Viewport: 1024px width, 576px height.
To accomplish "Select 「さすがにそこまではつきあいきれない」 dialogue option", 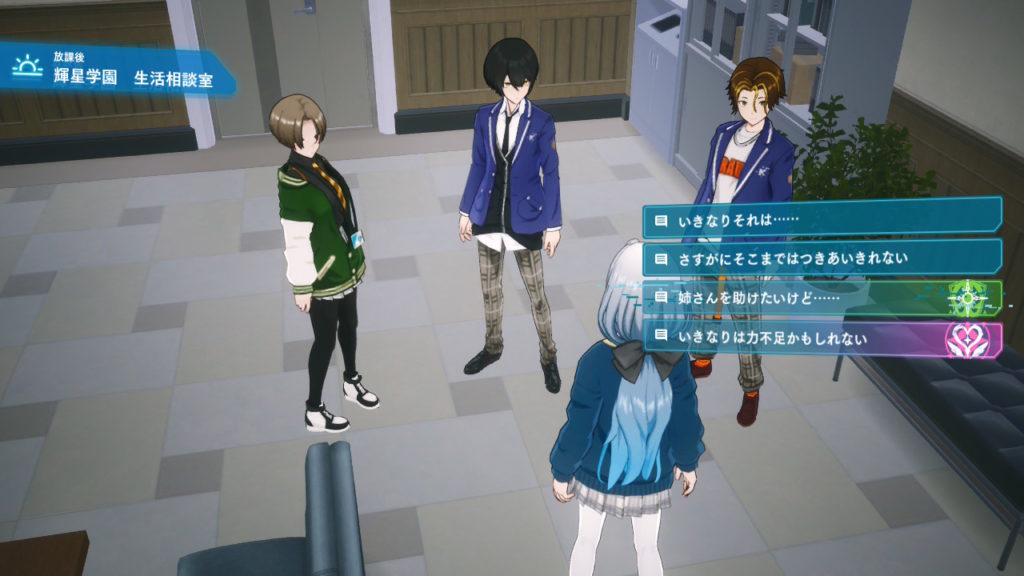I will coord(822,258).
